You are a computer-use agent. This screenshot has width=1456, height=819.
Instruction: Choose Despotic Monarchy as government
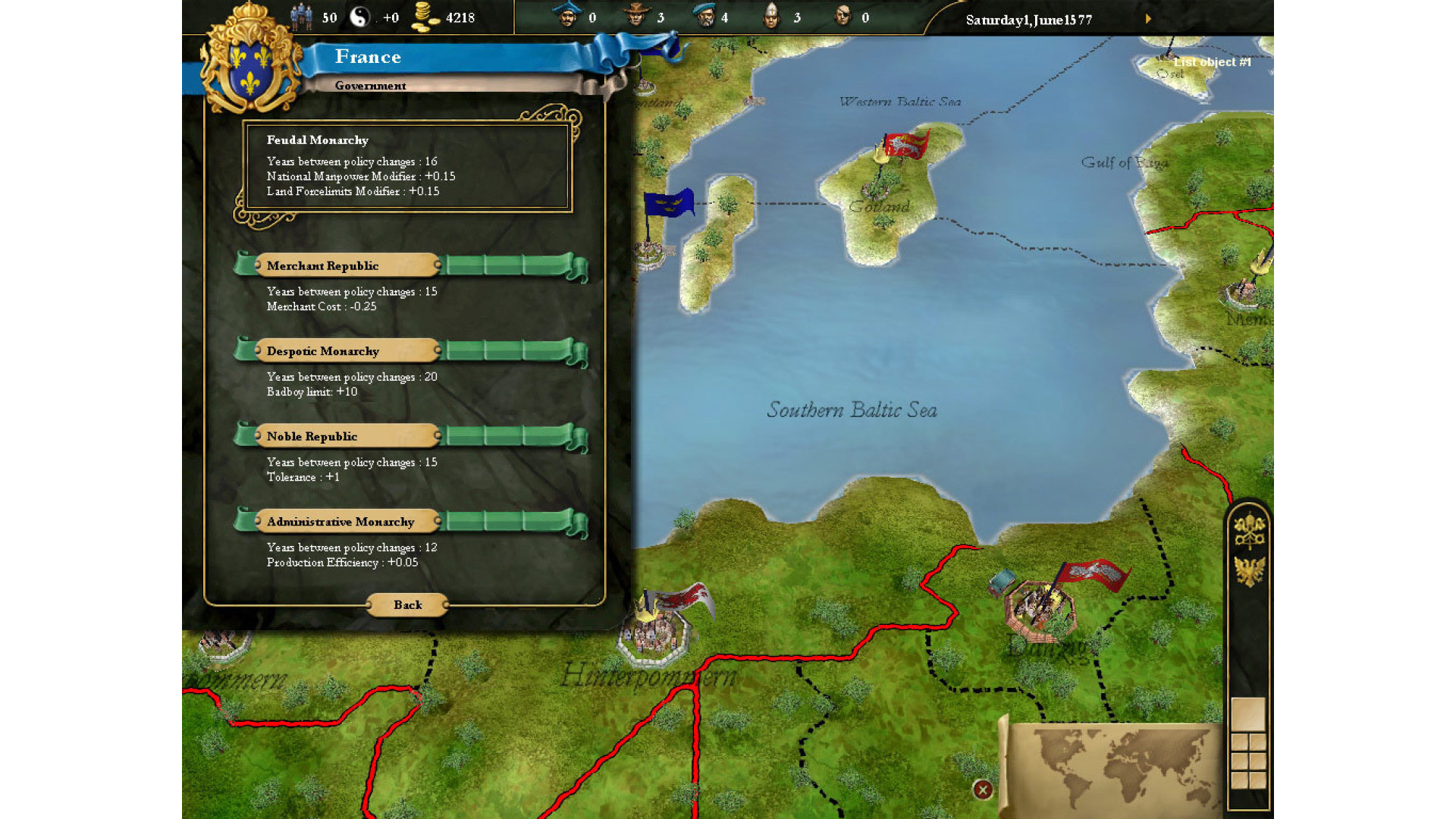tap(348, 351)
